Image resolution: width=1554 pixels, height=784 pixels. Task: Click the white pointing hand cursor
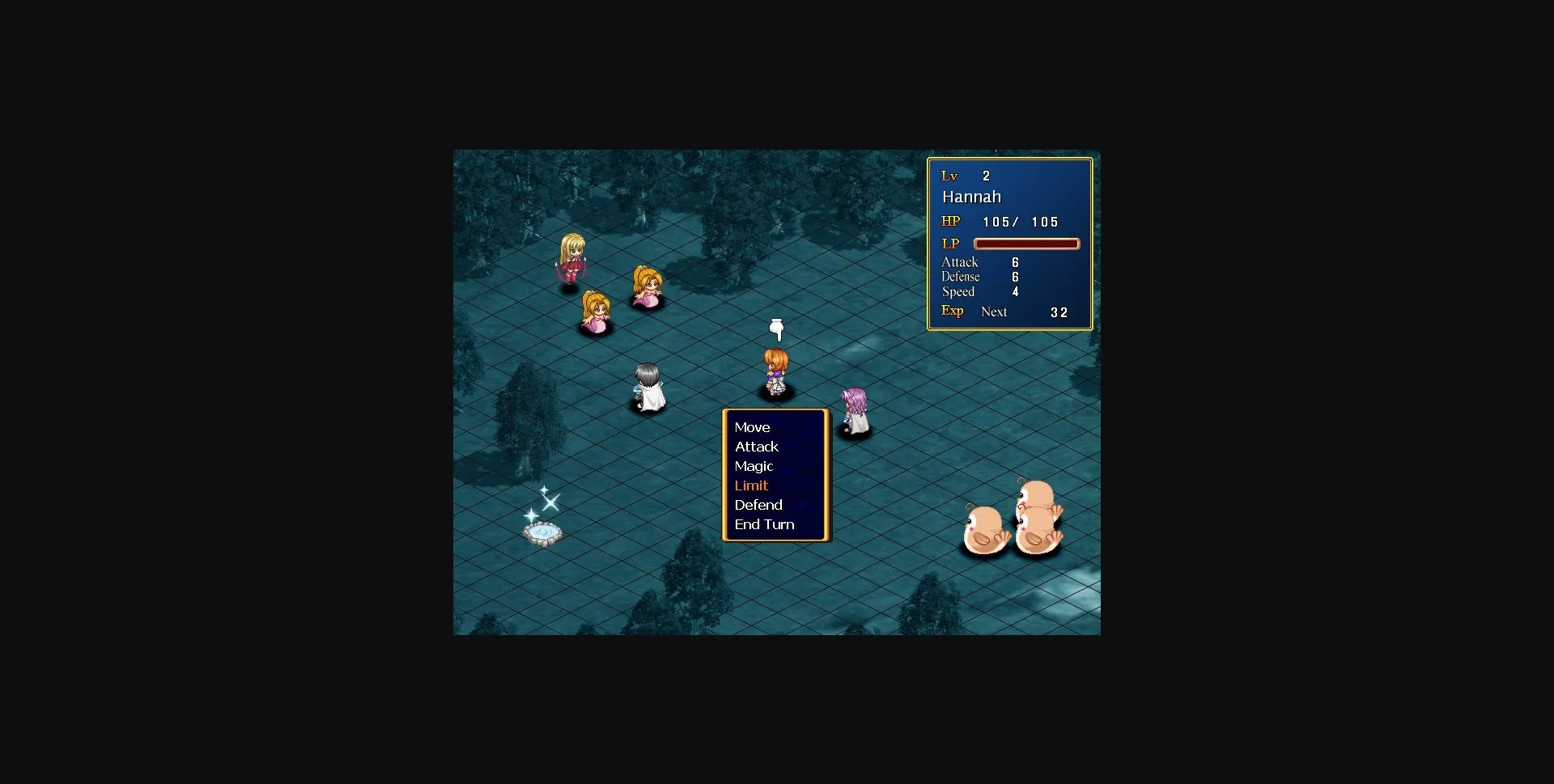click(x=776, y=328)
